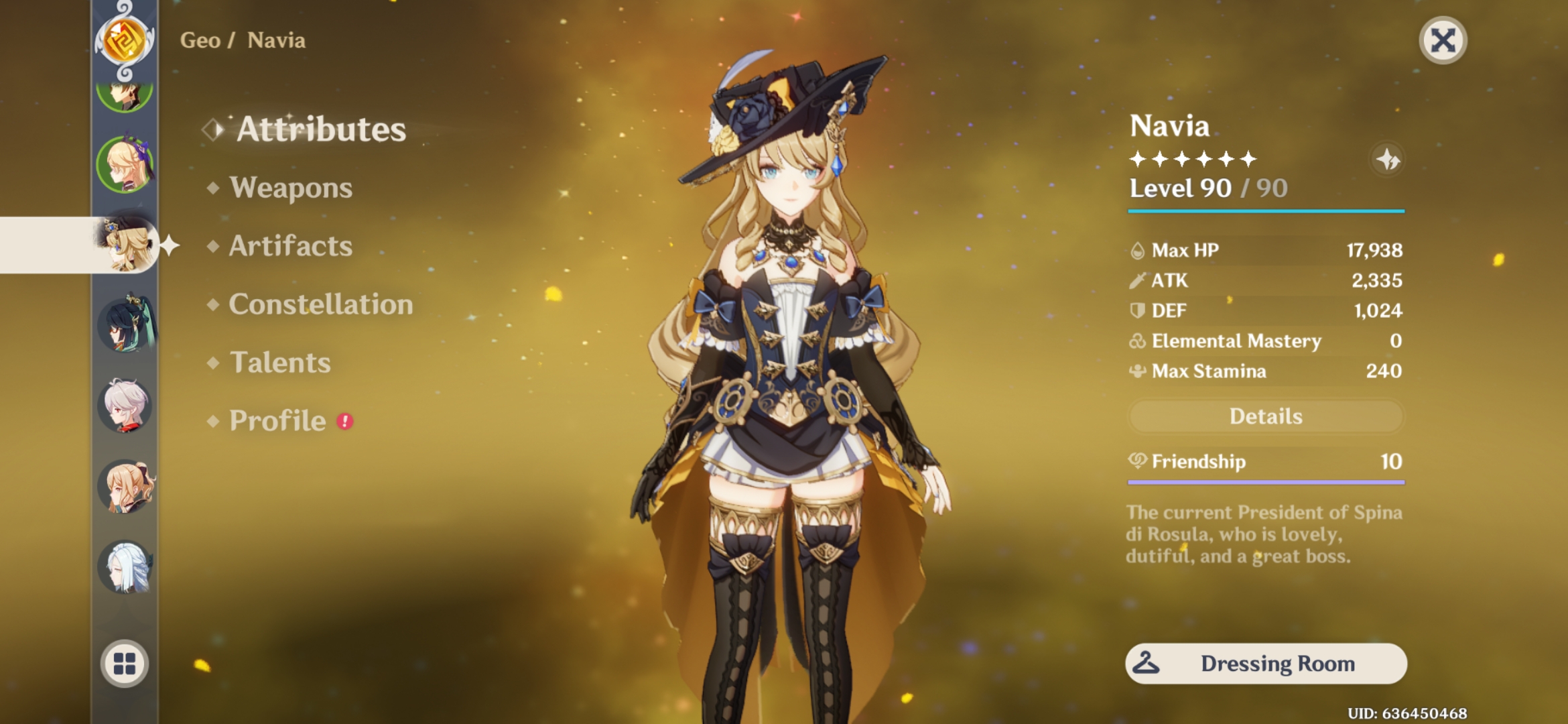Click the glowing effect icon beside Navia's stars
1568x724 pixels.
tap(1387, 160)
